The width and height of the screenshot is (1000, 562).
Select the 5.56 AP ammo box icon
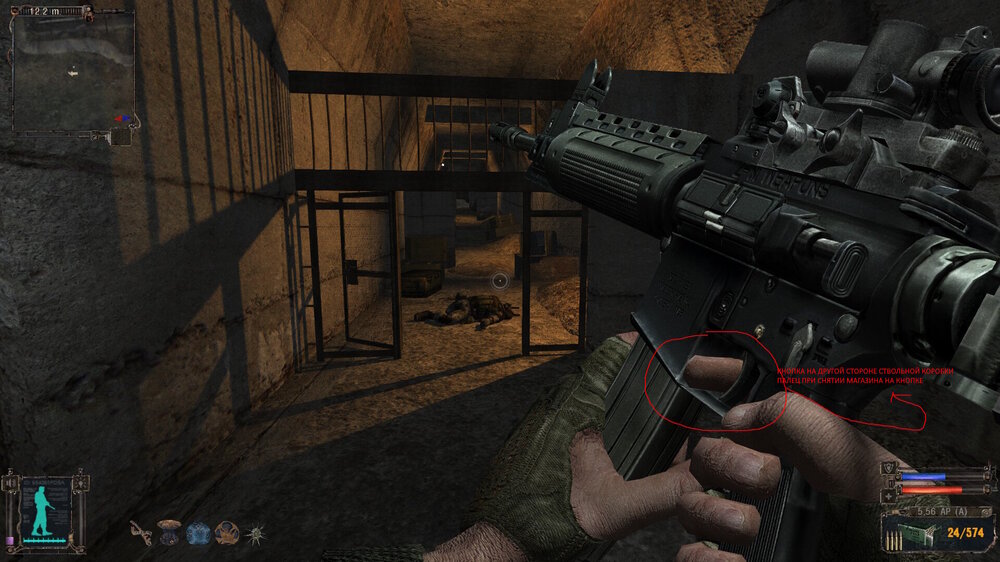coord(916,533)
